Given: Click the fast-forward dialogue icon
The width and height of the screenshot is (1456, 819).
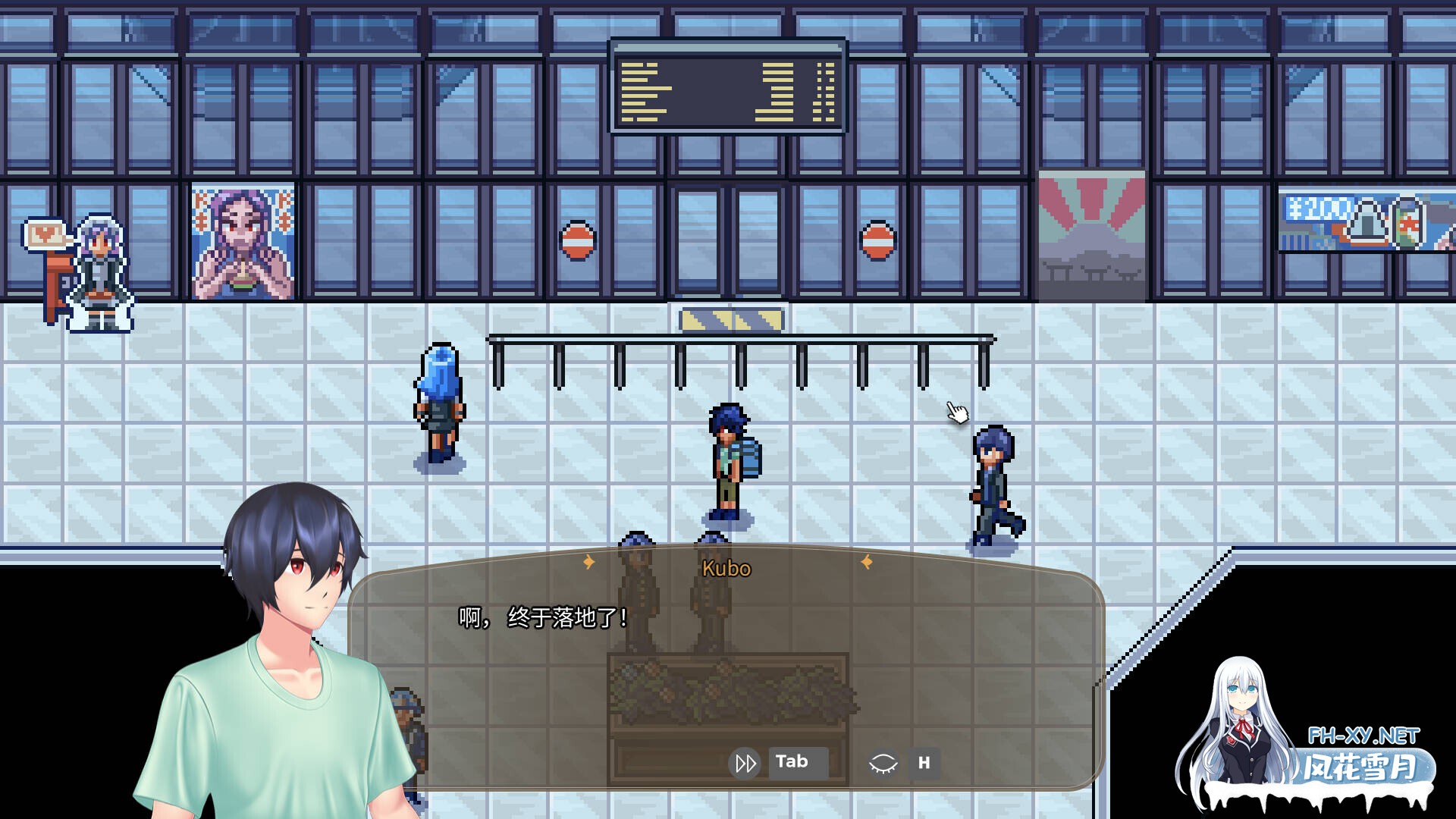Looking at the screenshot, I should (744, 763).
